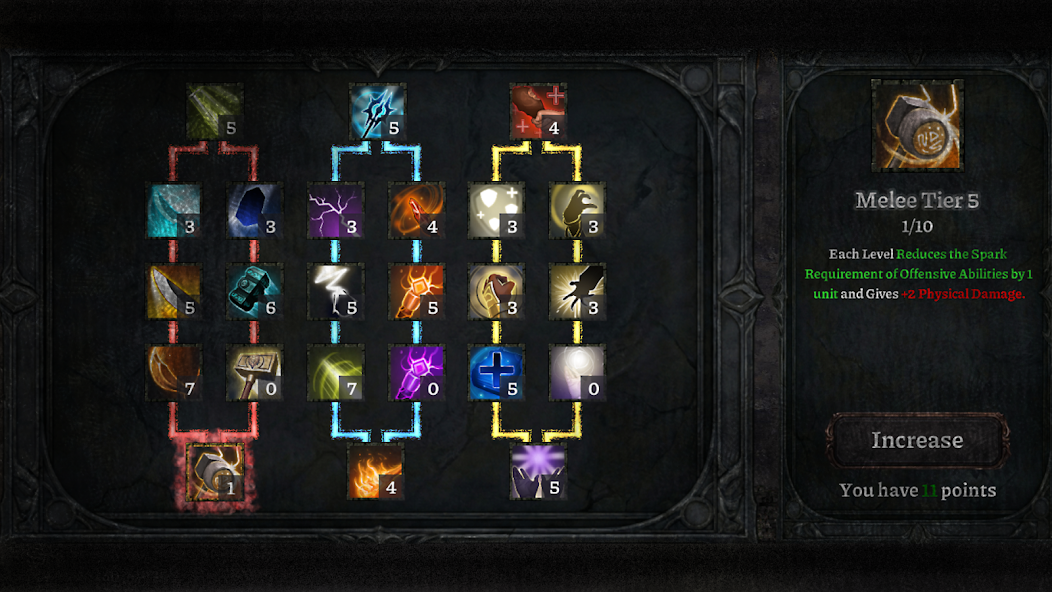Click the Increase button
This screenshot has height=592, width=1052.
917,440
